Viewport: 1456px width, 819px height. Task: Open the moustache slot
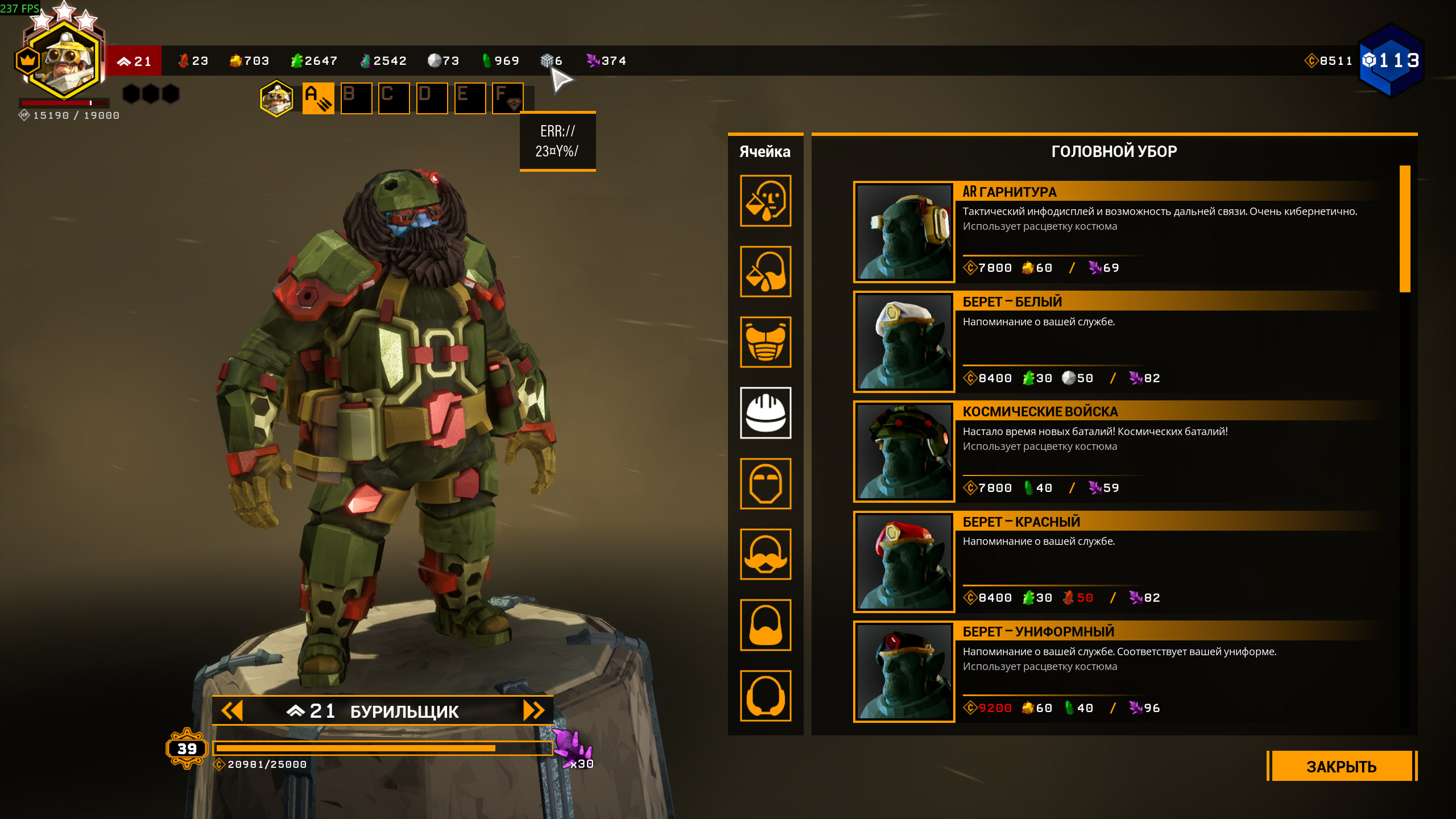766,554
